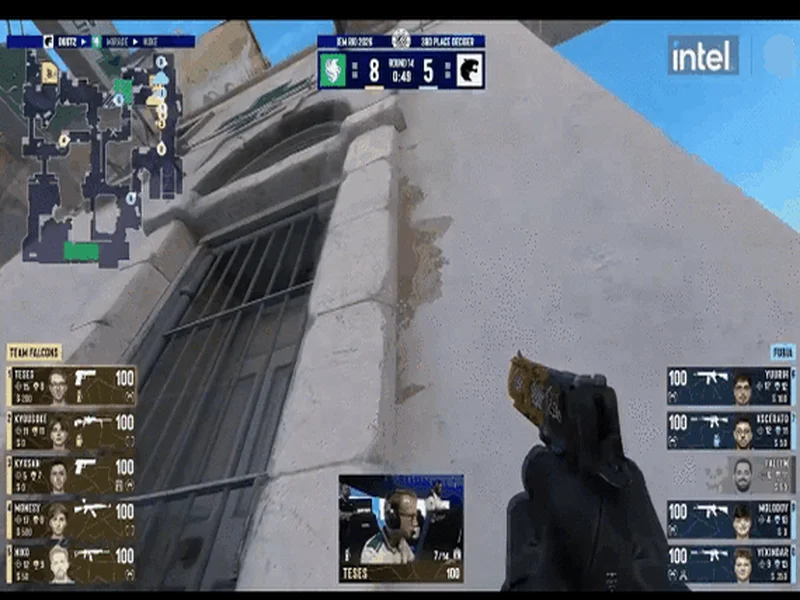Click the FURIA roster header
800x600 pixels.
point(782,352)
